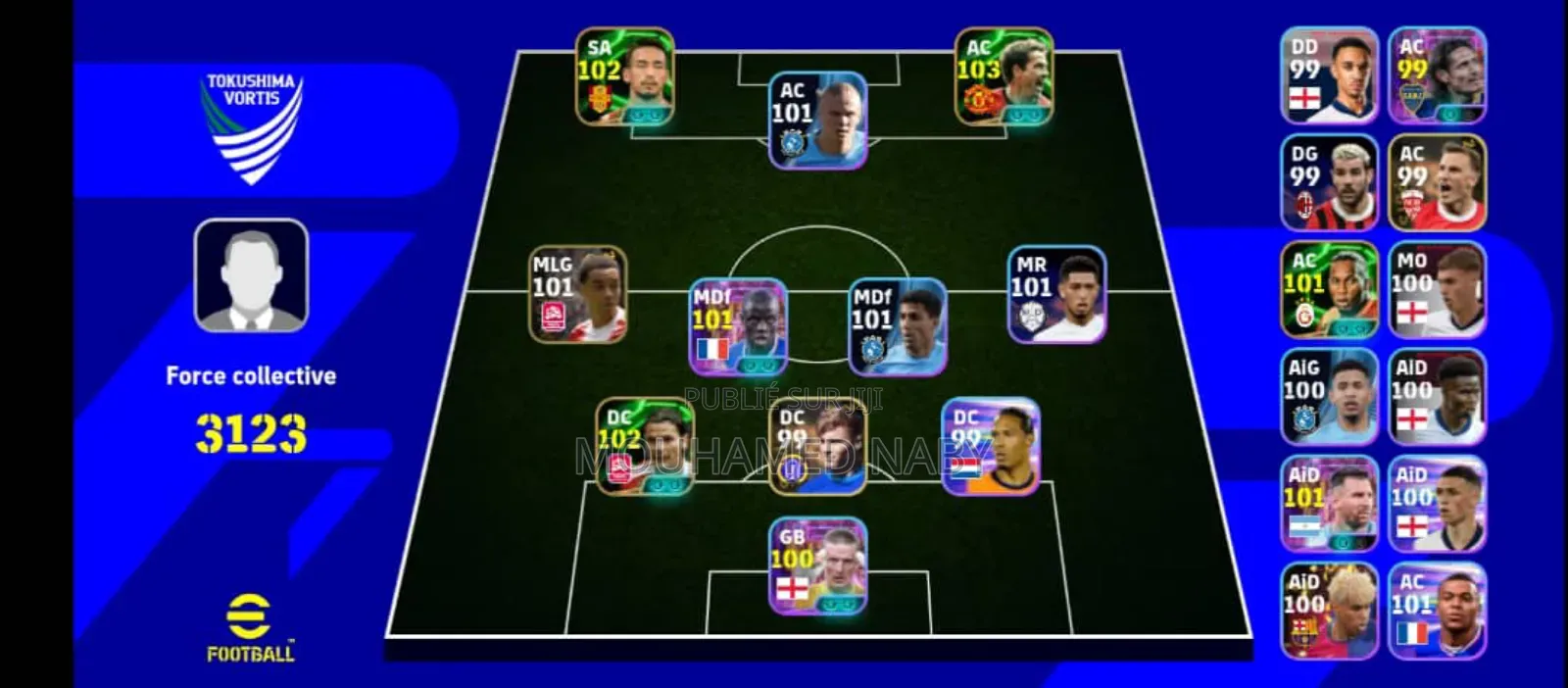Pick the AiD 100 Barcelona substitute card
Screen dimensions: 1568x688
(1329, 611)
